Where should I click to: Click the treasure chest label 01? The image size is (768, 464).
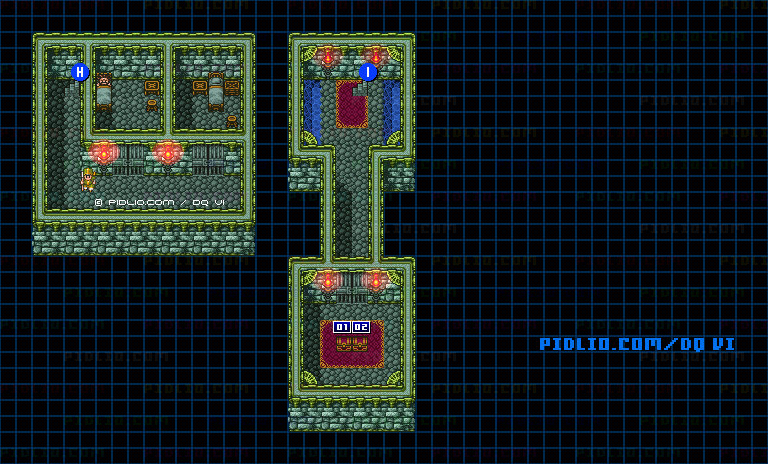(342, 327)
